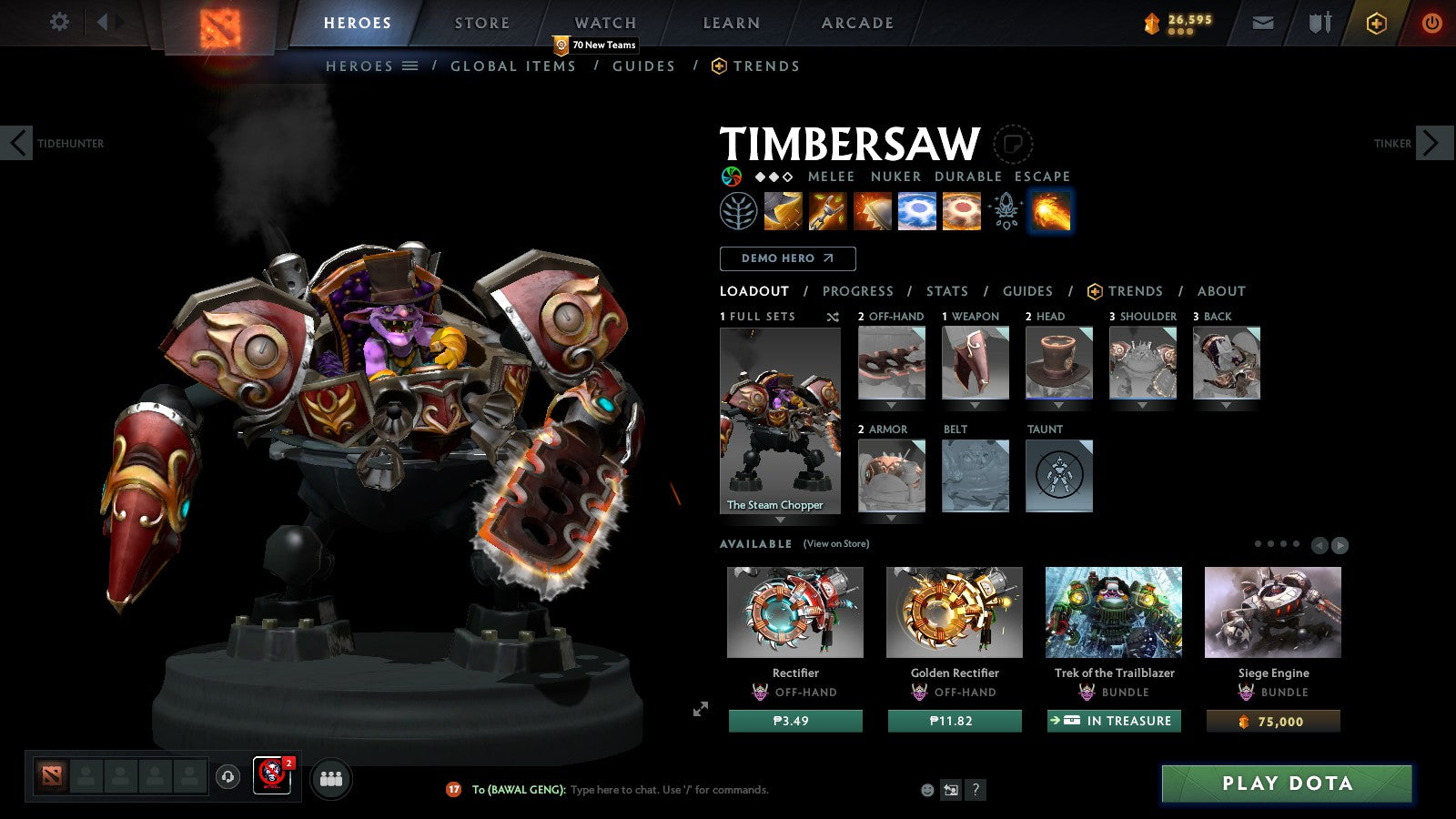Click the Play Dota button
1456x819 pixels.
(x=1286, y=783)
